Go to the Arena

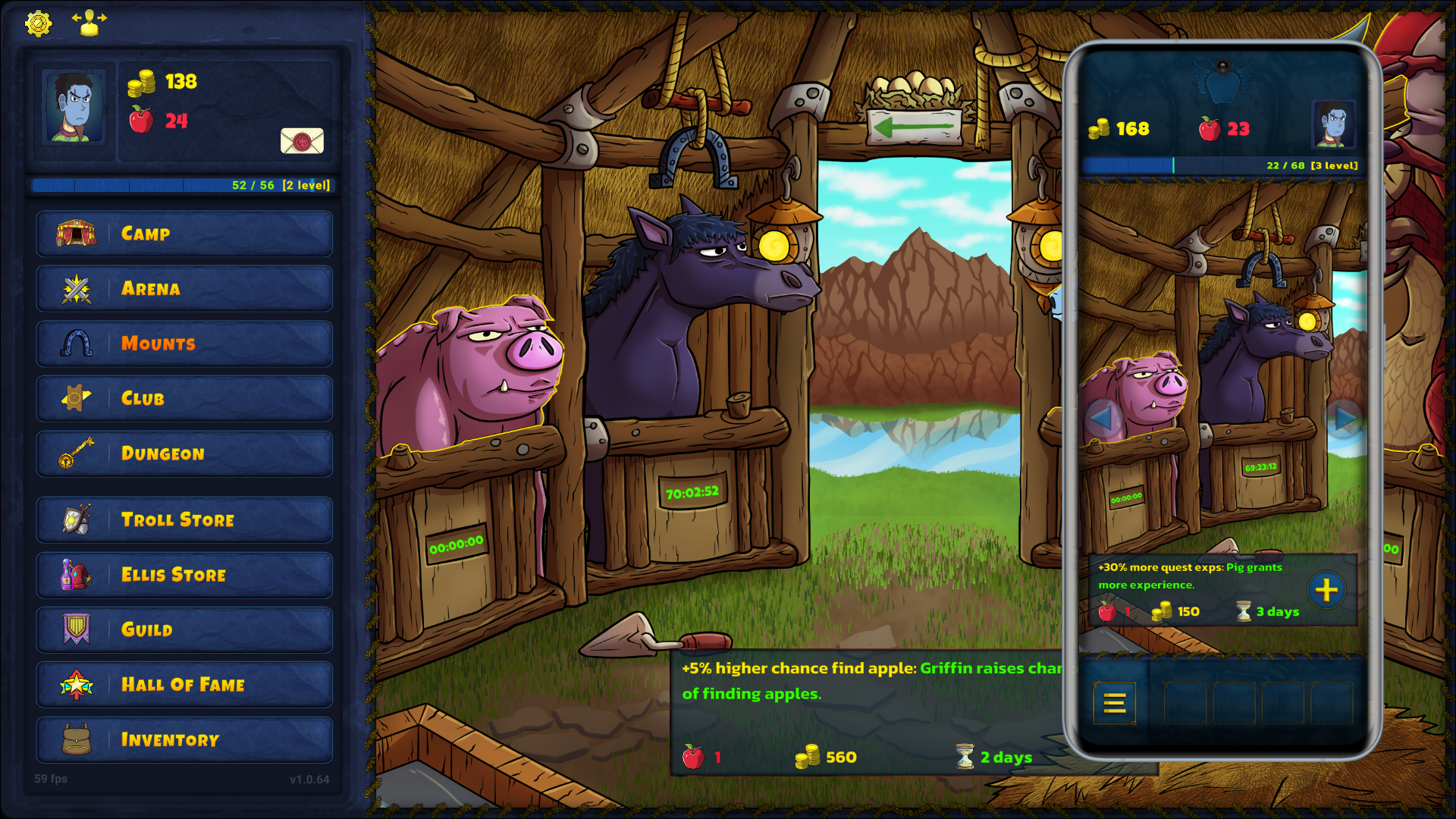pos(184,289)
